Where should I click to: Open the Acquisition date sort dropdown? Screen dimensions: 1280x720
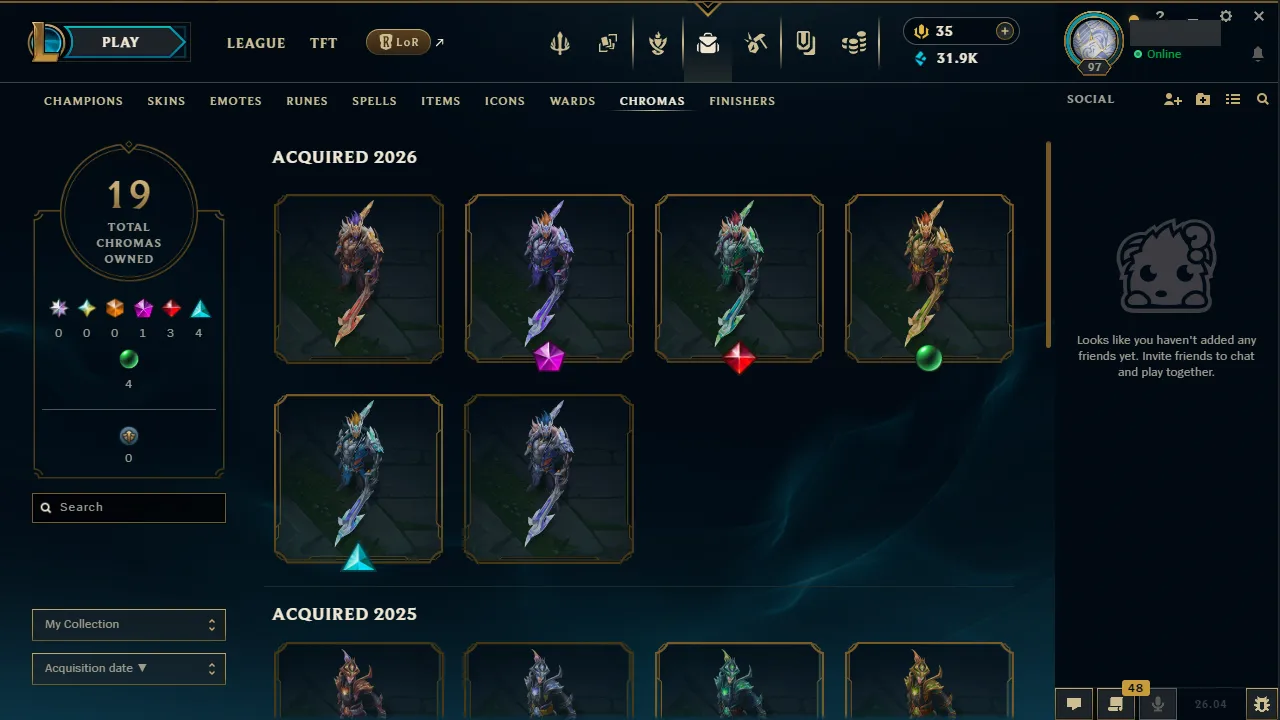(128, 668)
